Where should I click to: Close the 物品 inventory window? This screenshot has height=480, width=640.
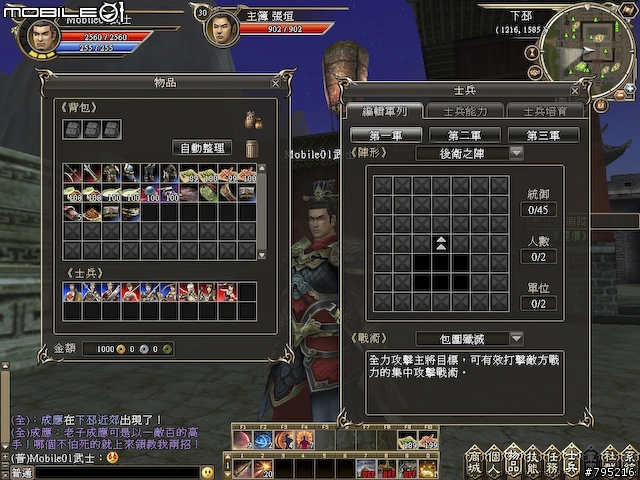coord(275,83)
